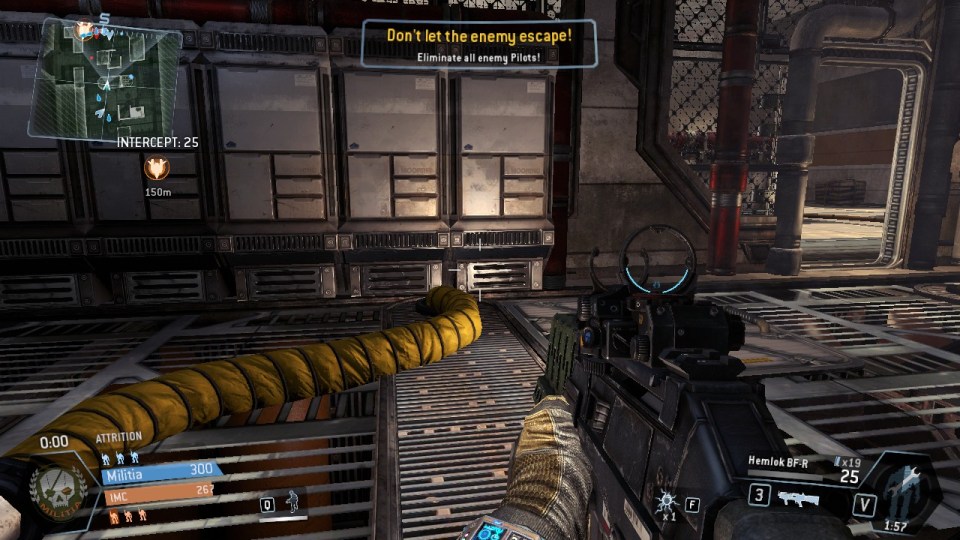The image size is (960, 540).
Task: Select the Militia skull faction emblem
Action: (x=60, y=490)
